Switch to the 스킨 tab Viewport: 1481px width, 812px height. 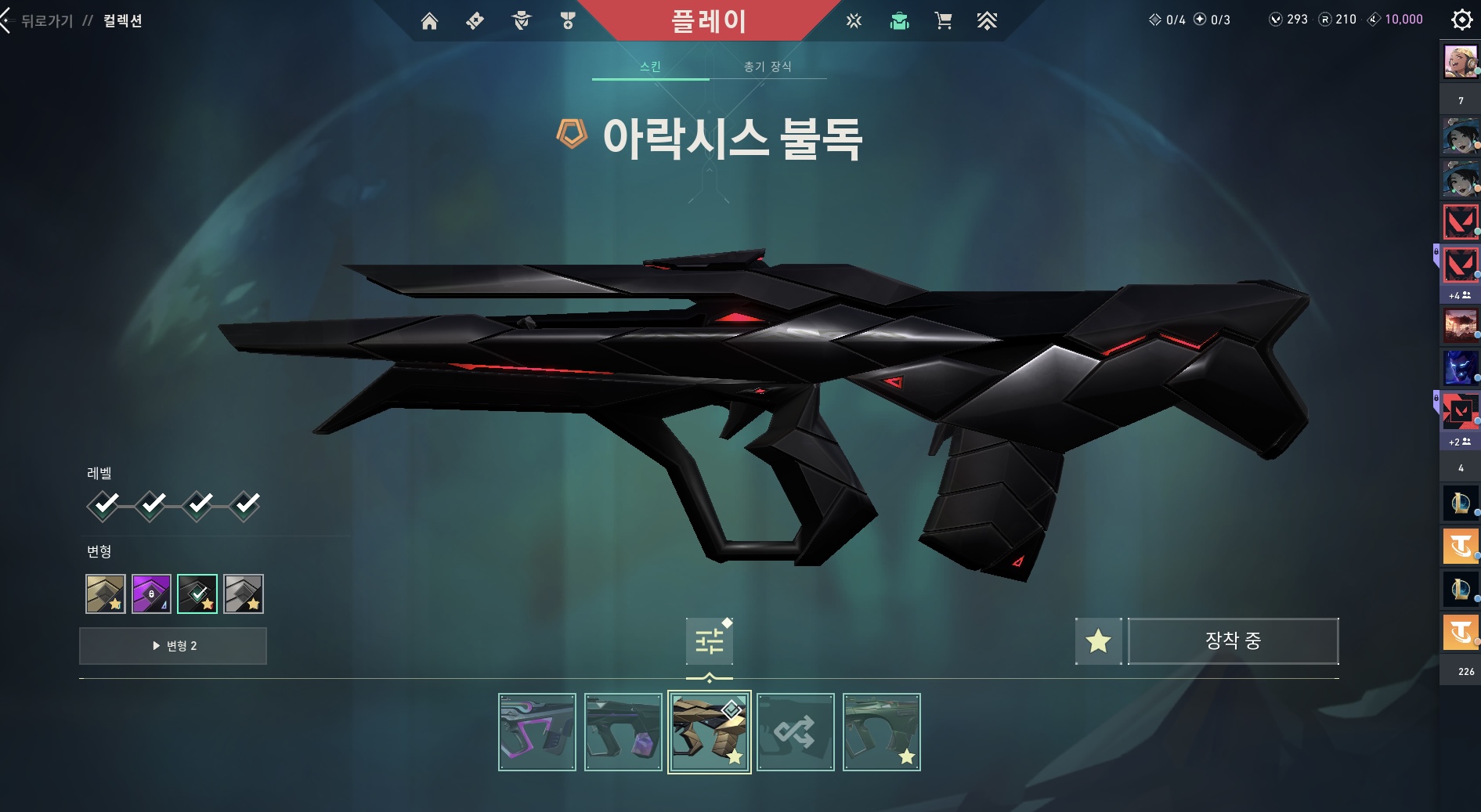tap(650, 67)
